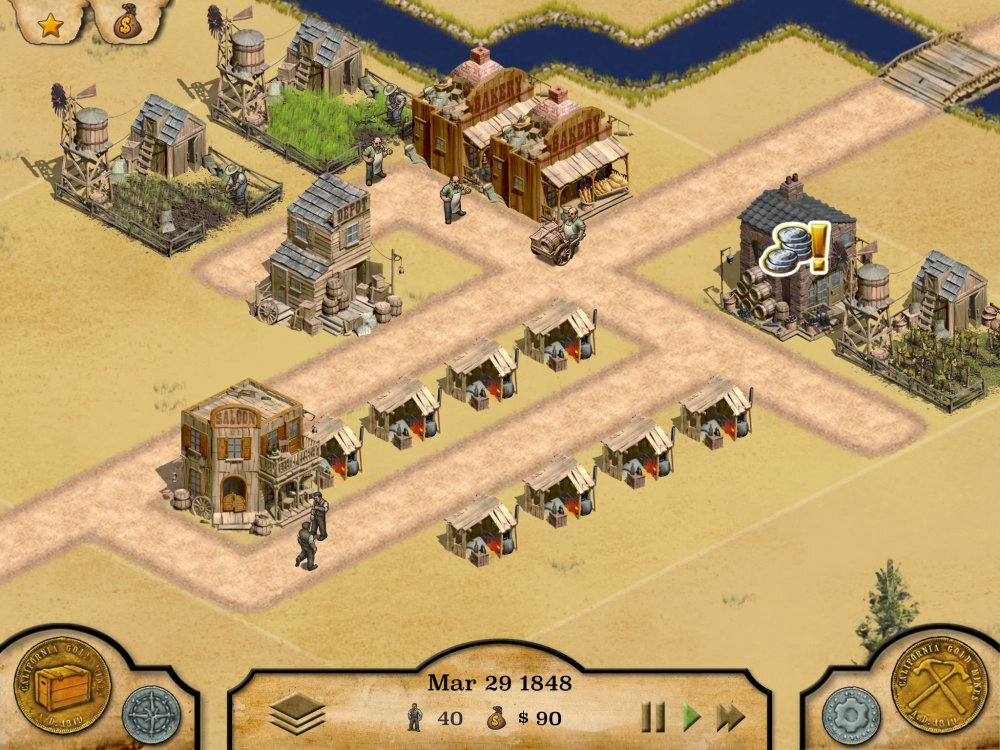Screen dimensions: 1000x750
Task: Activate fast-forward speed
Action: 731,716
